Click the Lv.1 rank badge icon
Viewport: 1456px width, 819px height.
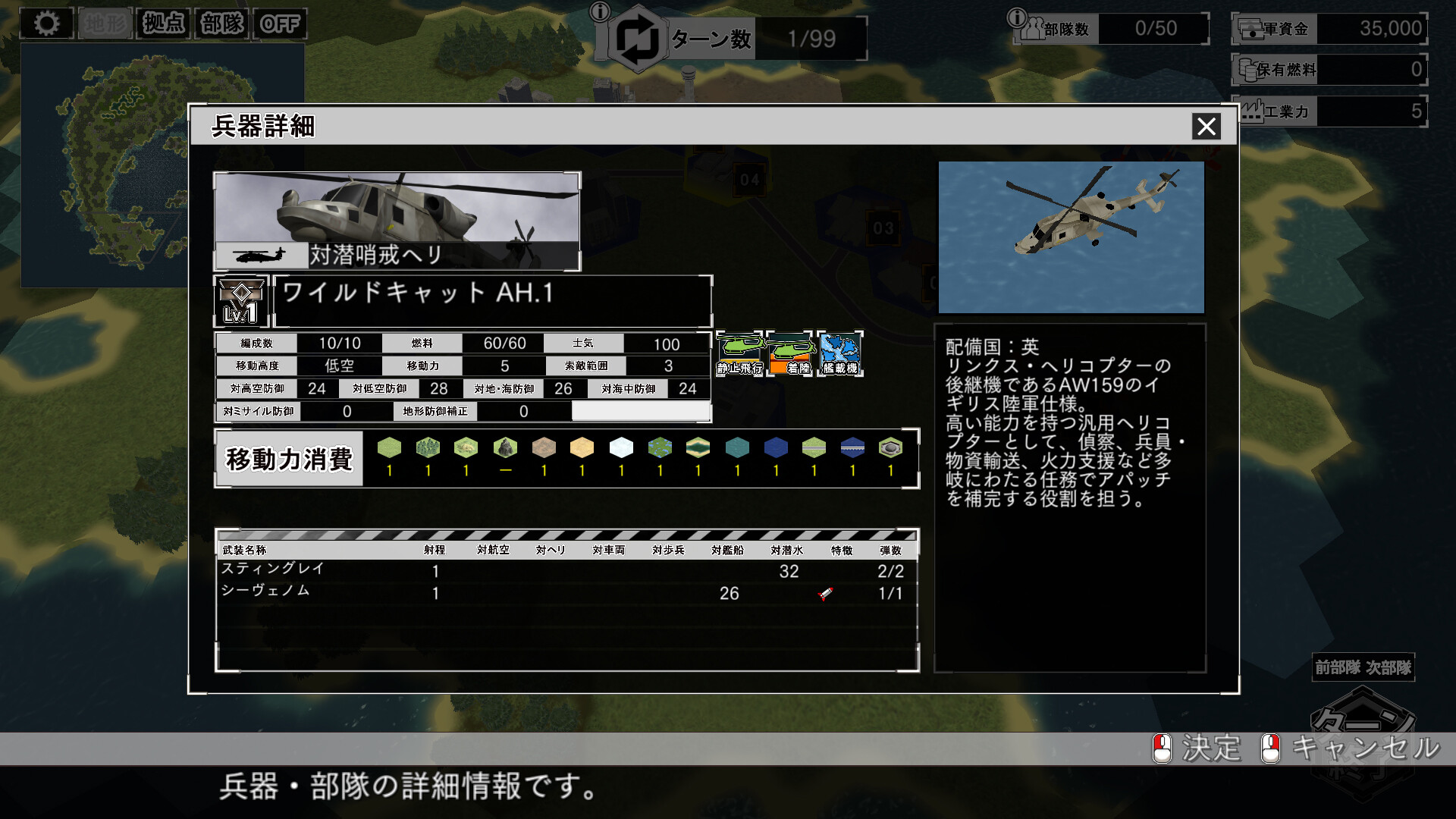pos(239,297)
